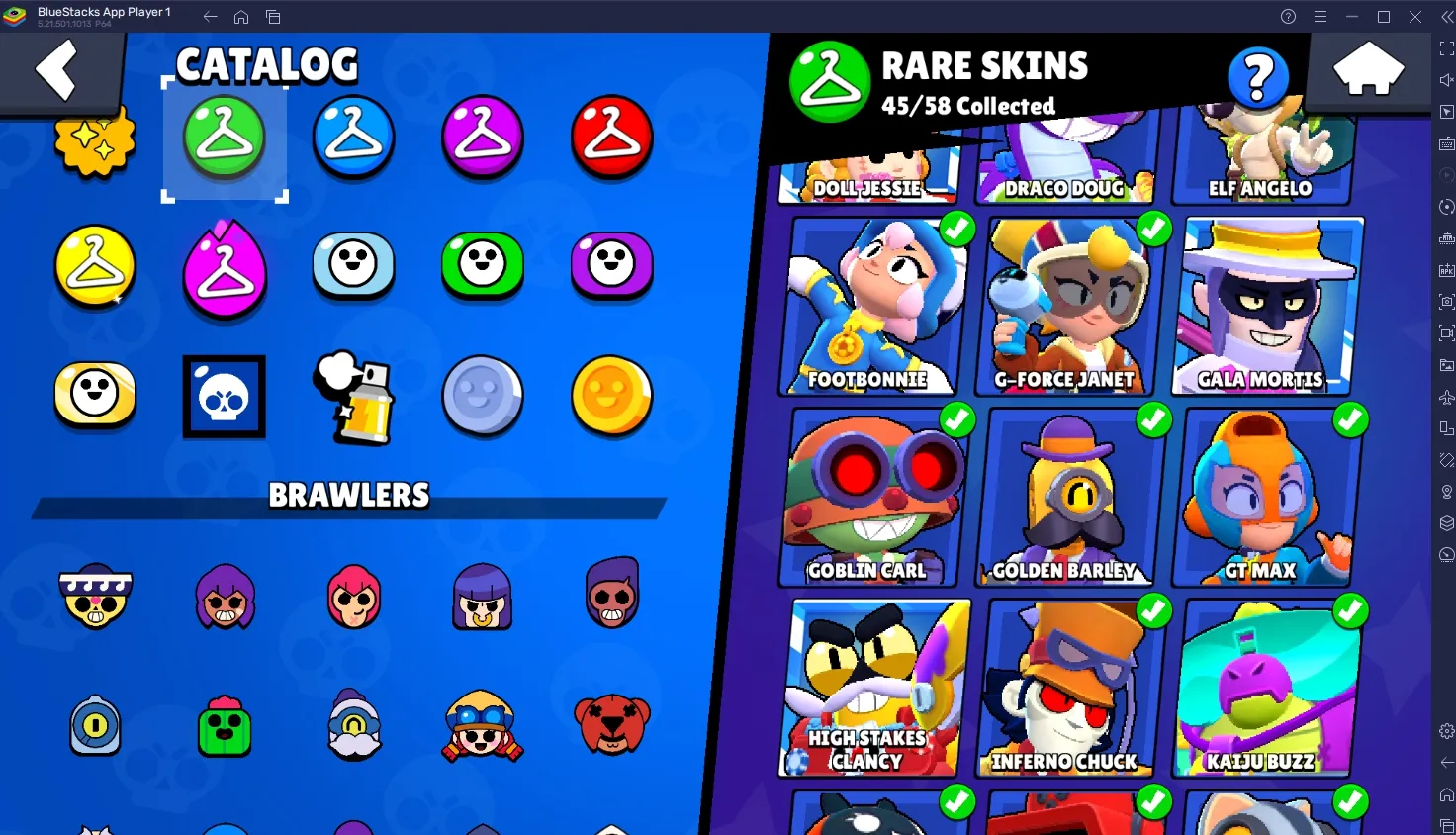
Task: Click the home button at the top right
Action: pyautogui.click(x=1370, y=69)
